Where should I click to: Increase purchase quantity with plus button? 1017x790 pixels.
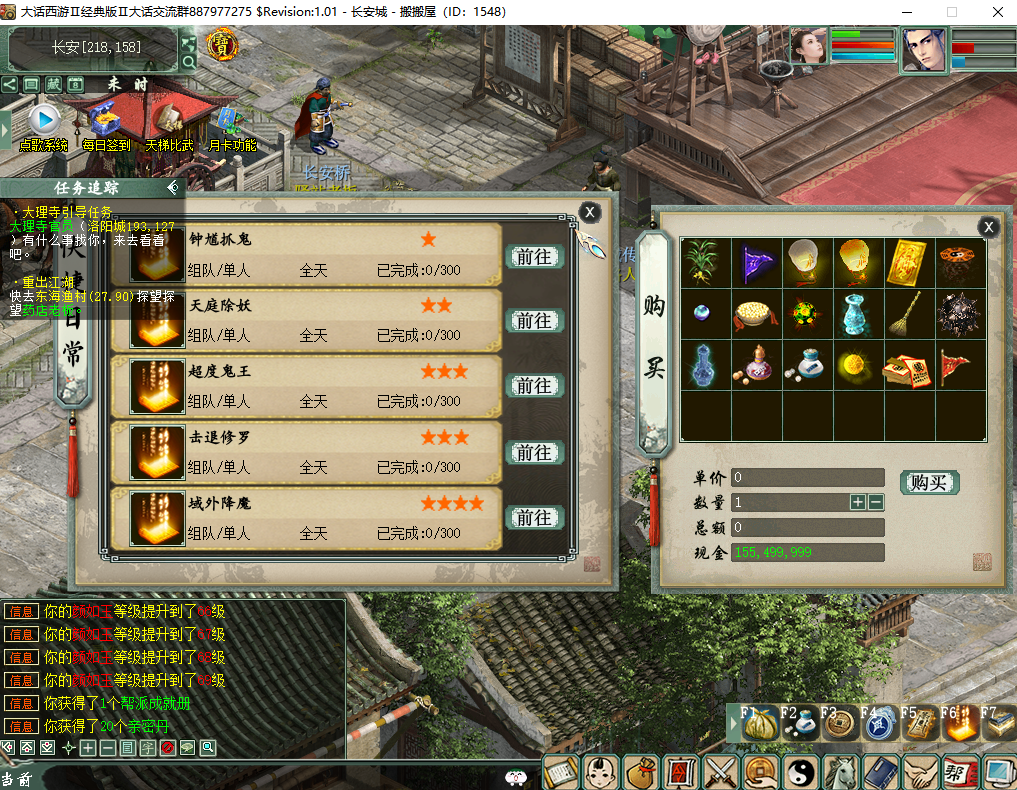(x=858, y=502)
